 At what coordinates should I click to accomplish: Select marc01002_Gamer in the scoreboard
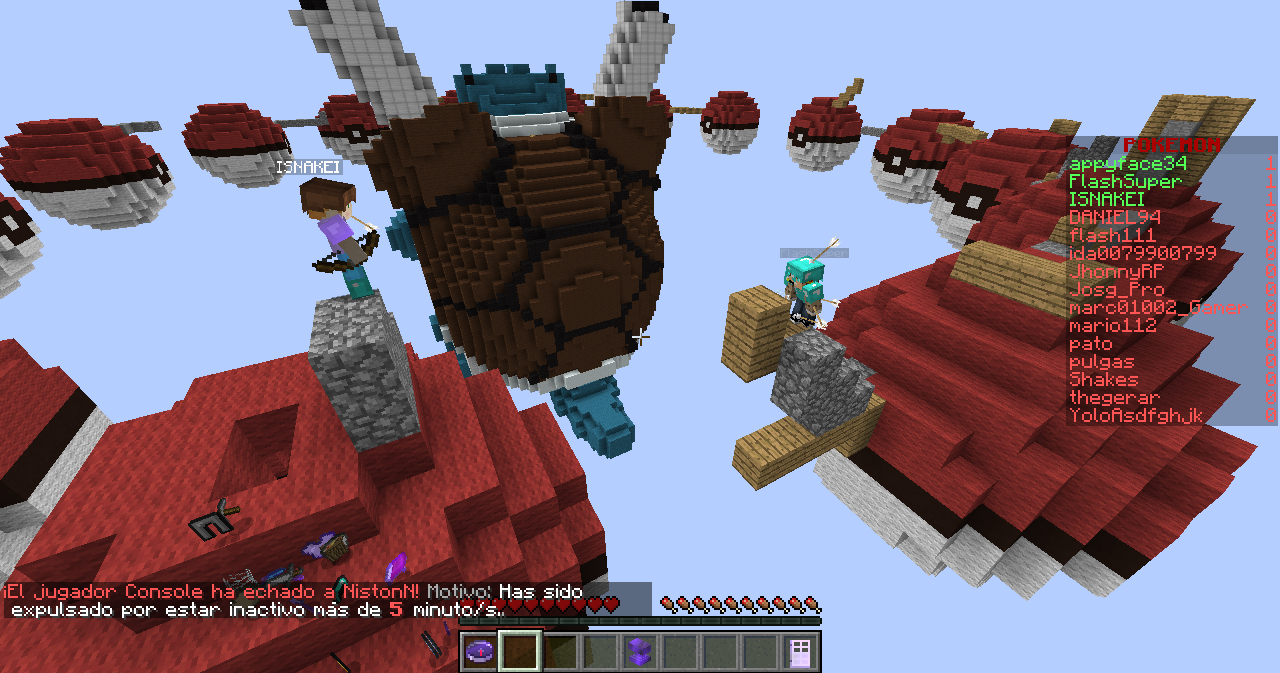point(1158,307)
